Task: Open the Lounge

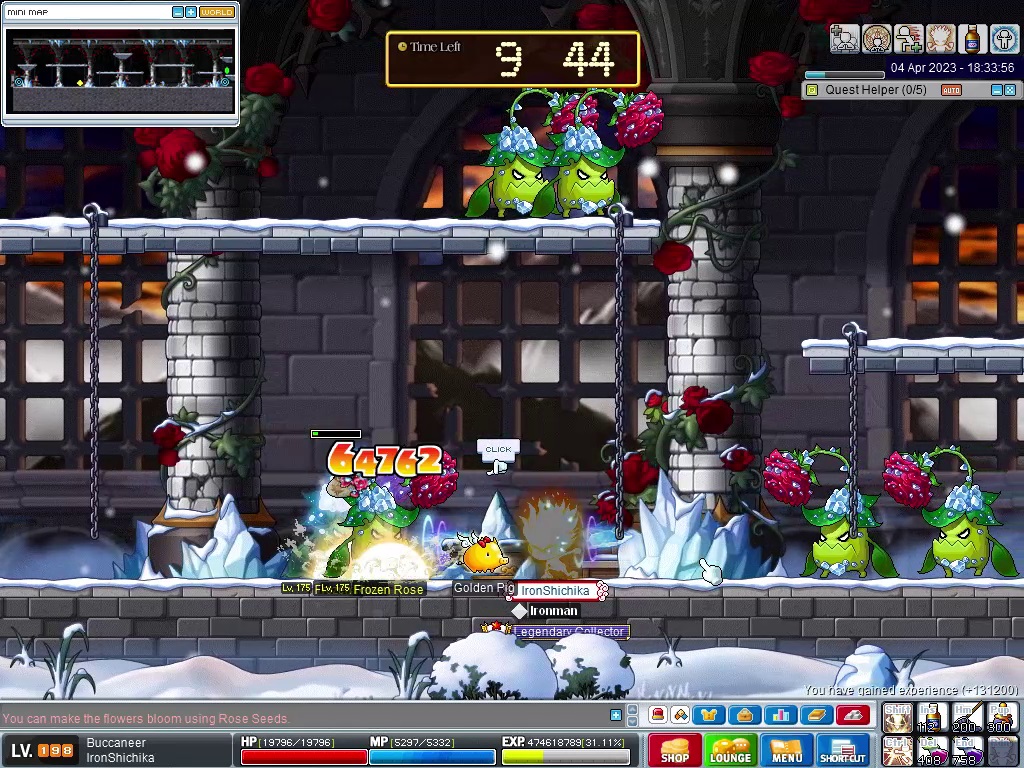Action: pos(730,750)
